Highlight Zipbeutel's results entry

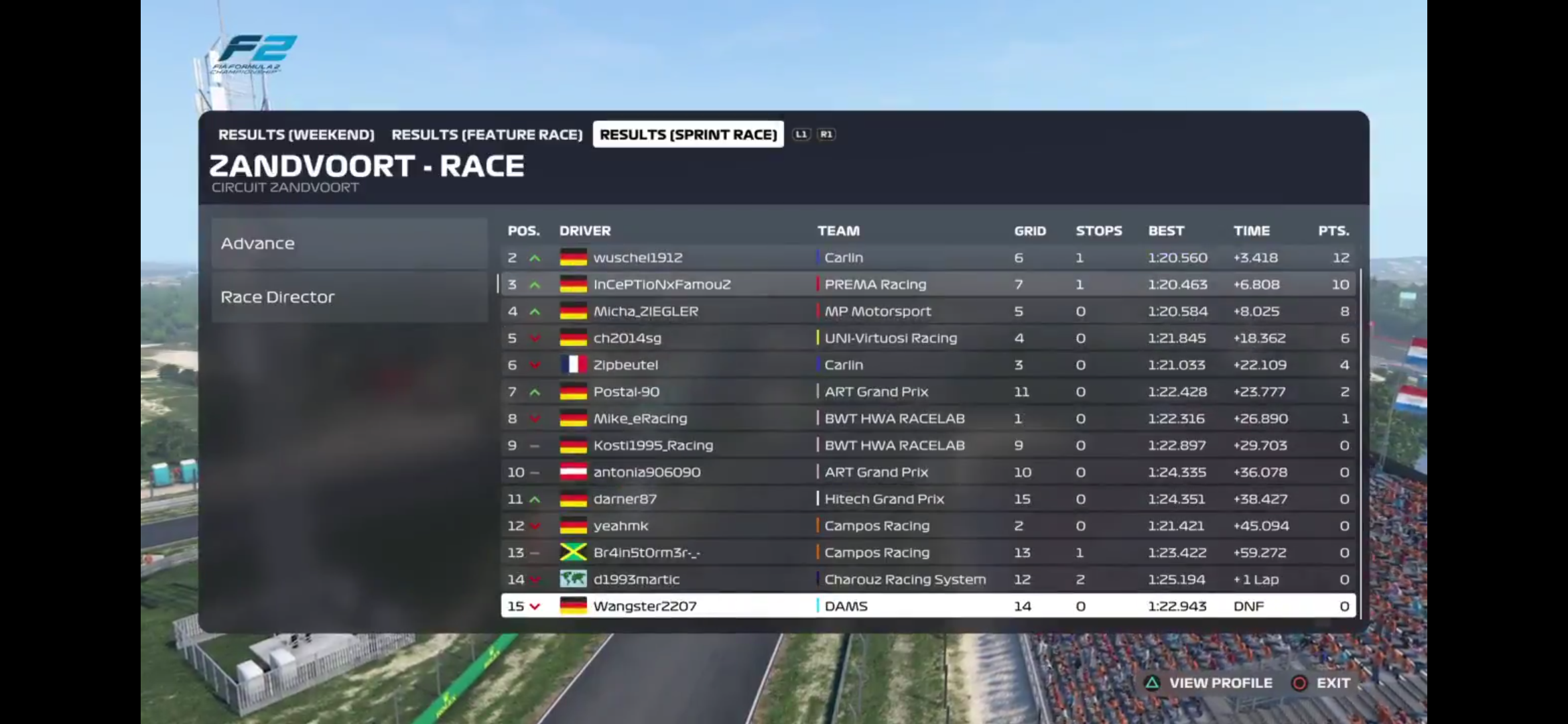tap(928, 365)
